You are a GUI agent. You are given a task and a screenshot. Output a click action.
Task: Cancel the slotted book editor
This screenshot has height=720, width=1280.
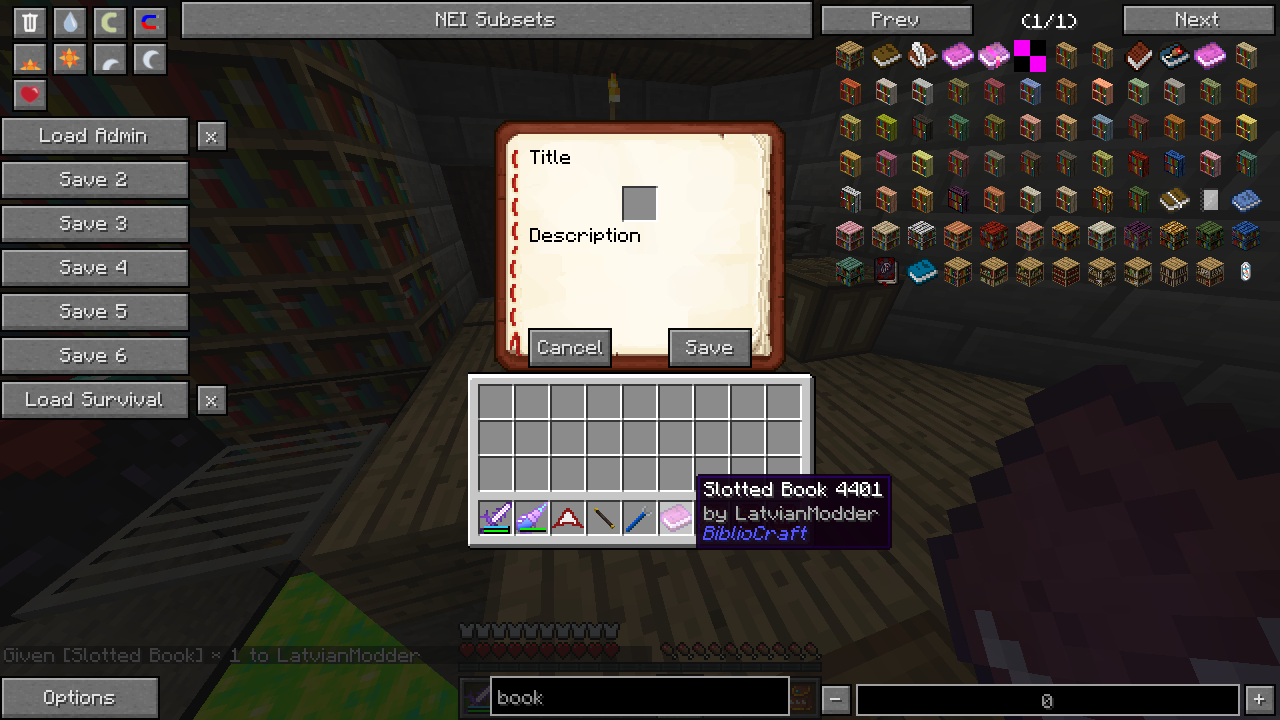click(569, 348)
